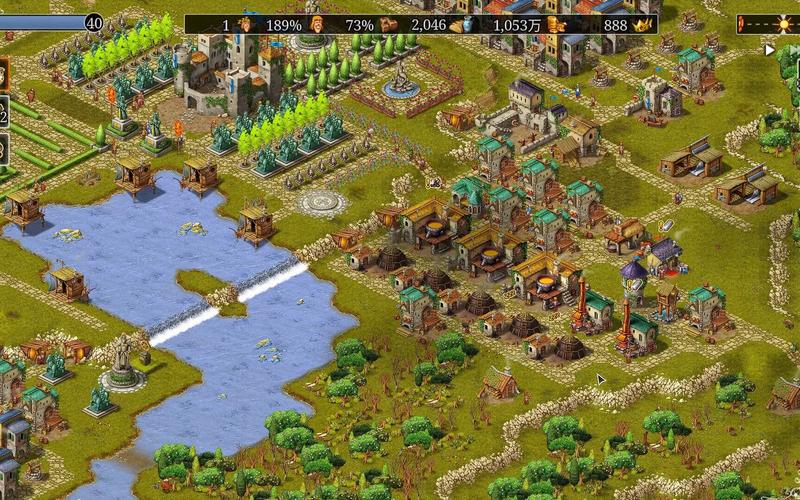The image size is (800, 500).
Task: Open the population face icon showing 189%
Action: tap(246, 24)
